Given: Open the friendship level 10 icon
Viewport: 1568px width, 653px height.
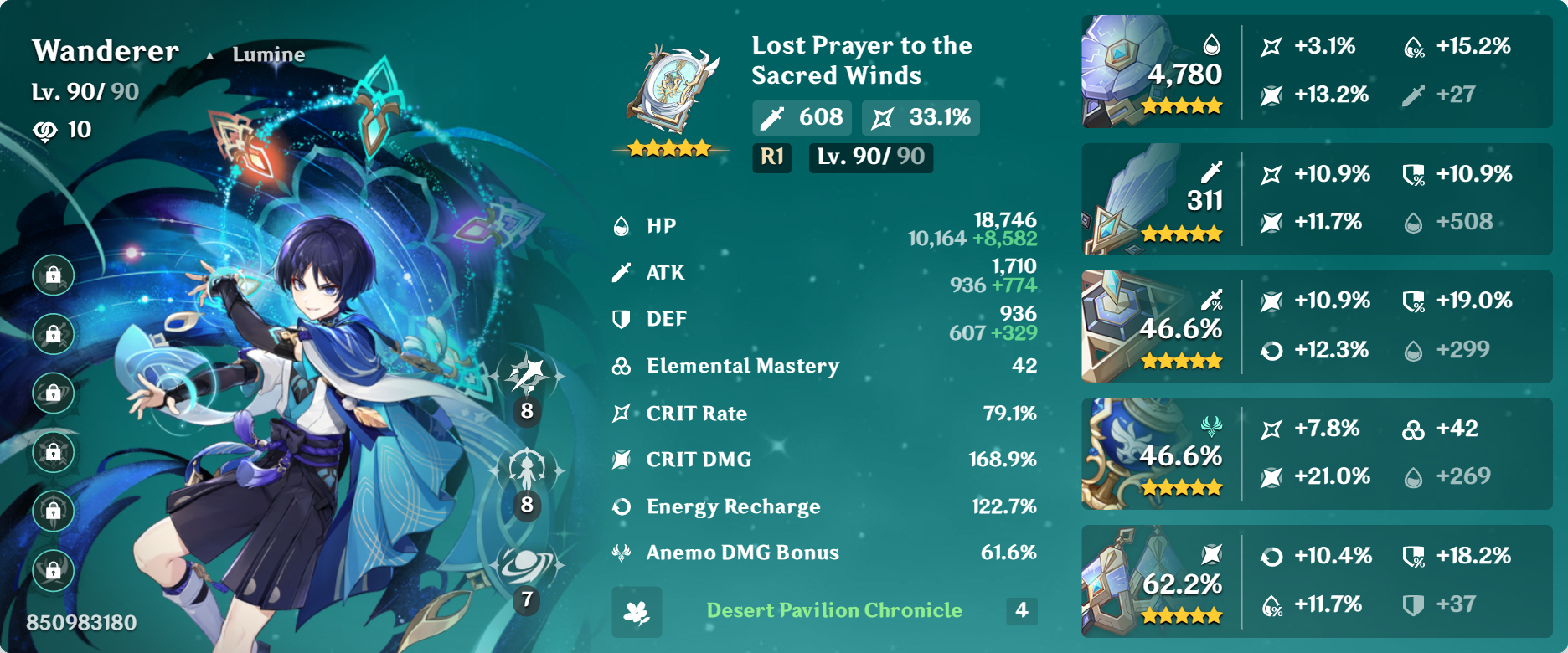Looking at the screenshot, I should point(52,129).
